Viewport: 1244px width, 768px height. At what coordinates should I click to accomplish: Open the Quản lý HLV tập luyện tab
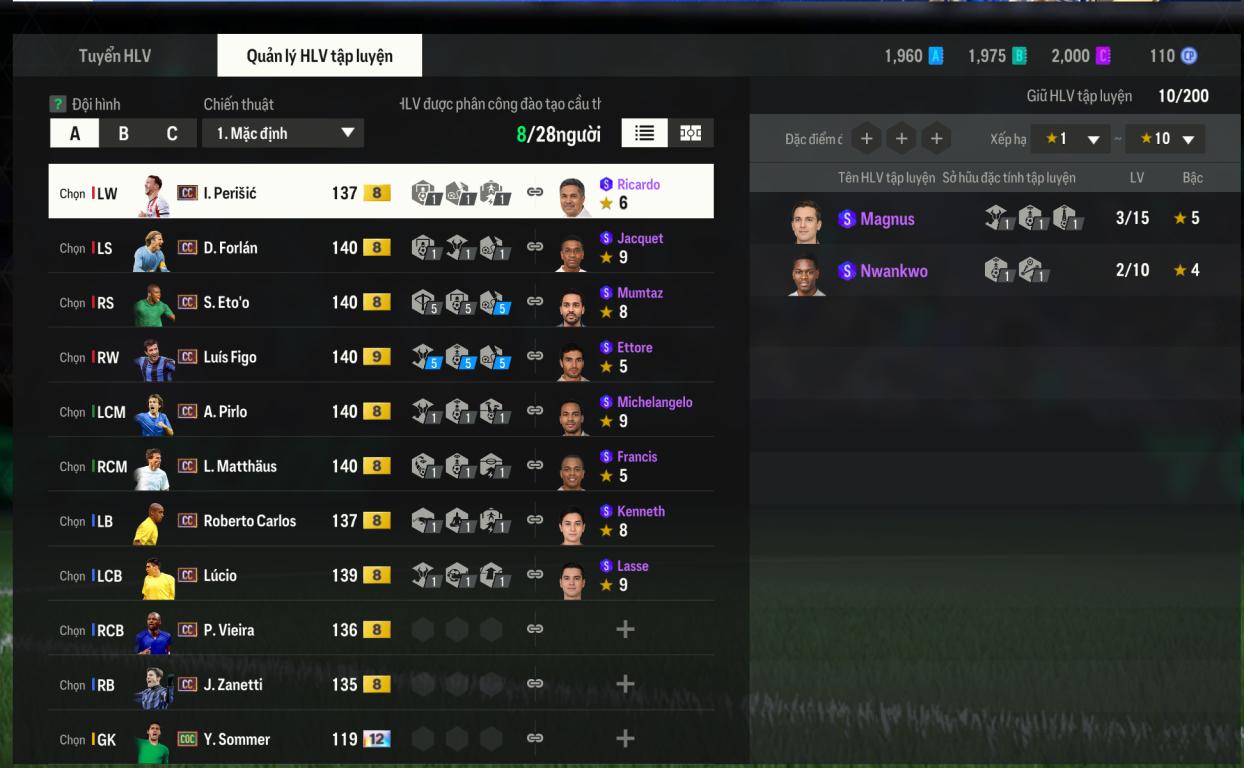tap(319, 56)
